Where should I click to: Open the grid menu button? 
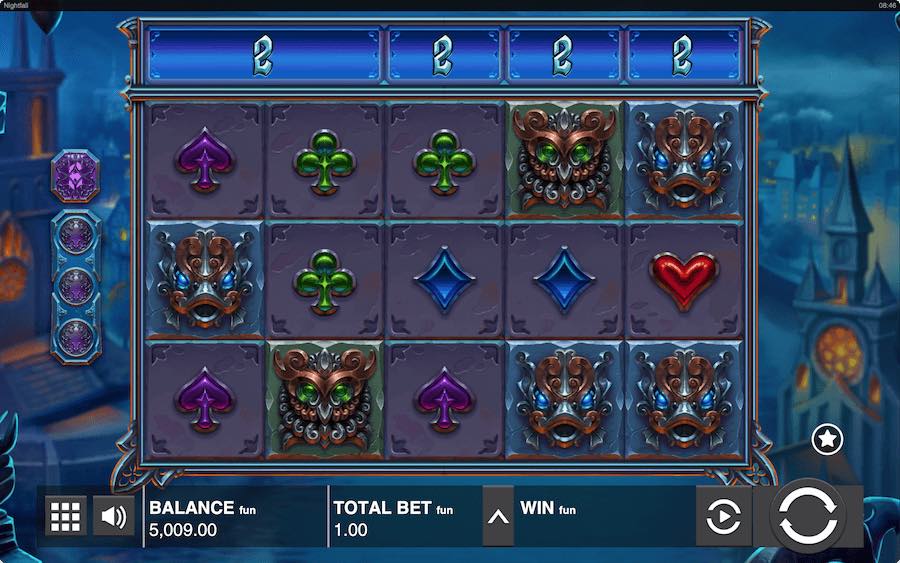point(65,517)
